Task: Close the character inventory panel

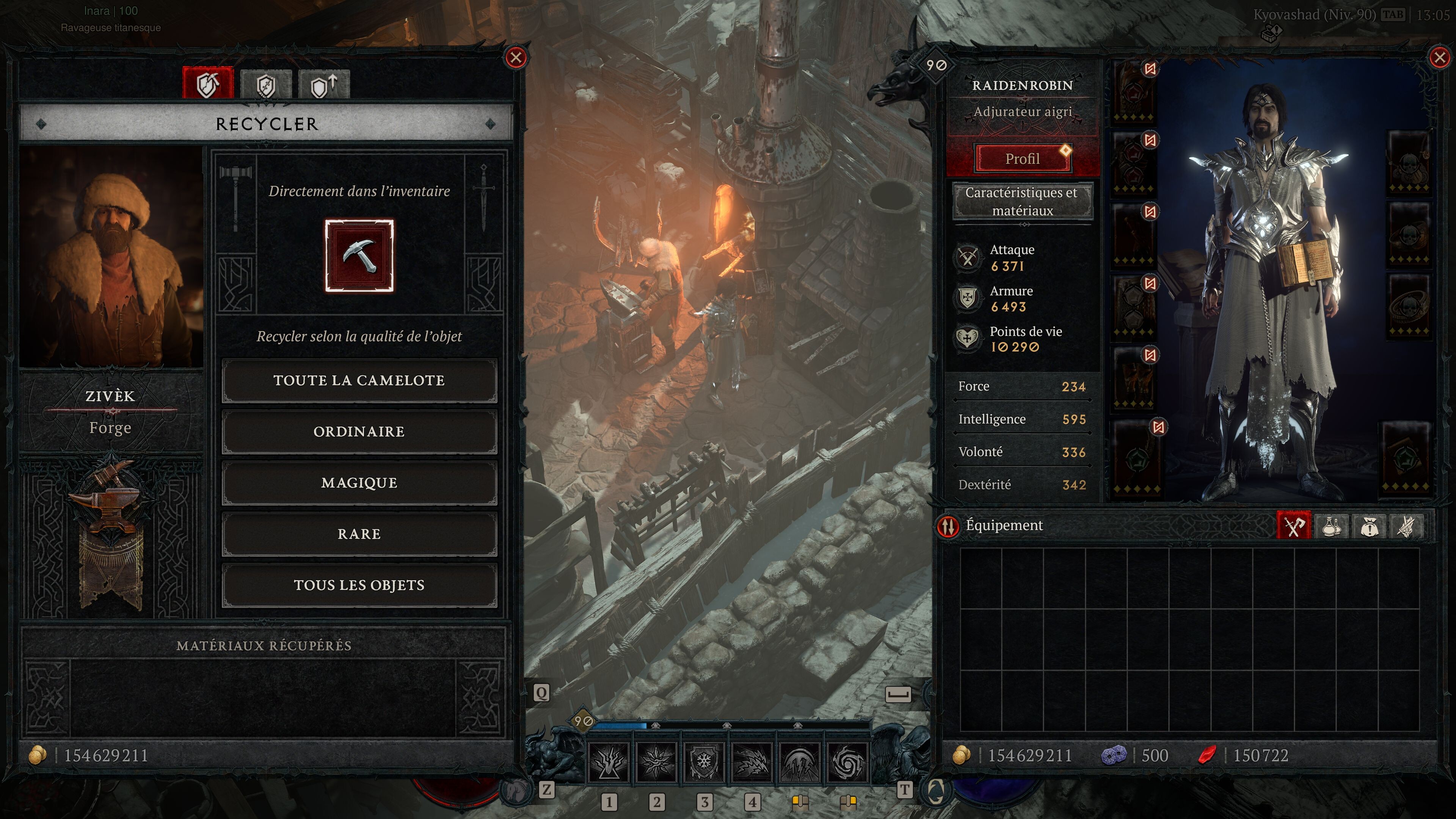Action: click(1439, 58)
